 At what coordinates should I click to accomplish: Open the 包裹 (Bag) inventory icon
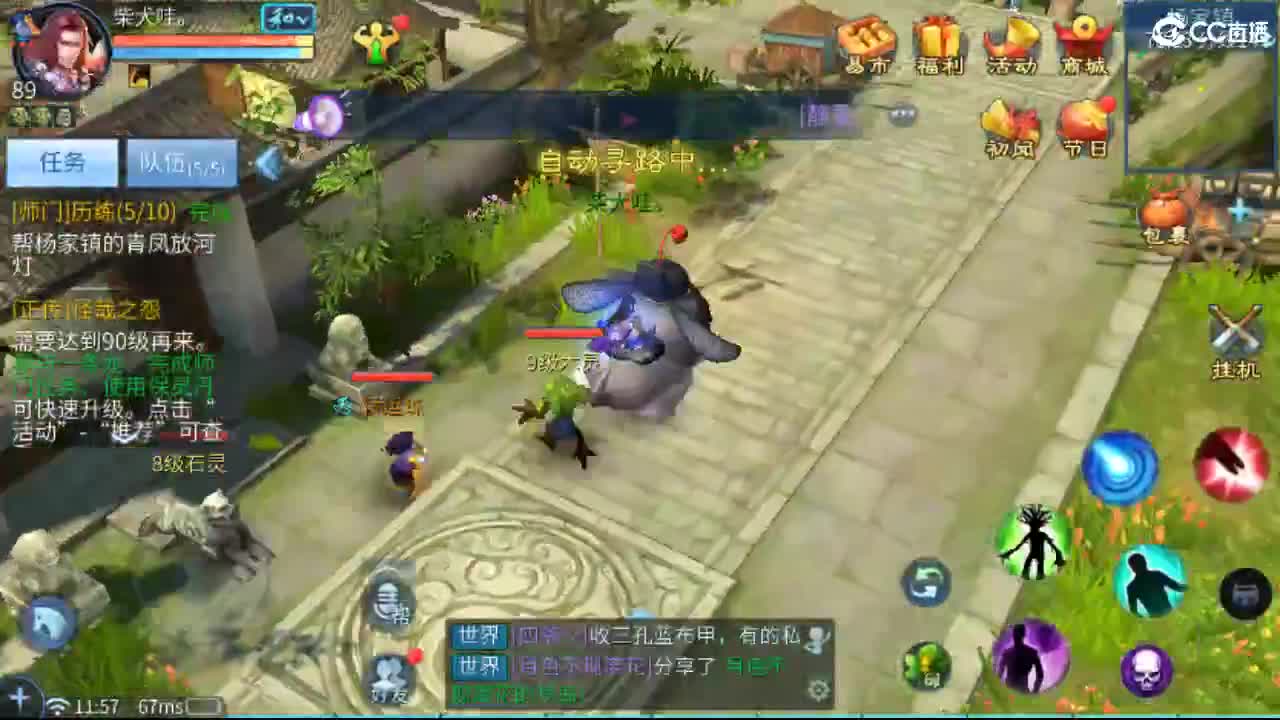coord(1164,213)
